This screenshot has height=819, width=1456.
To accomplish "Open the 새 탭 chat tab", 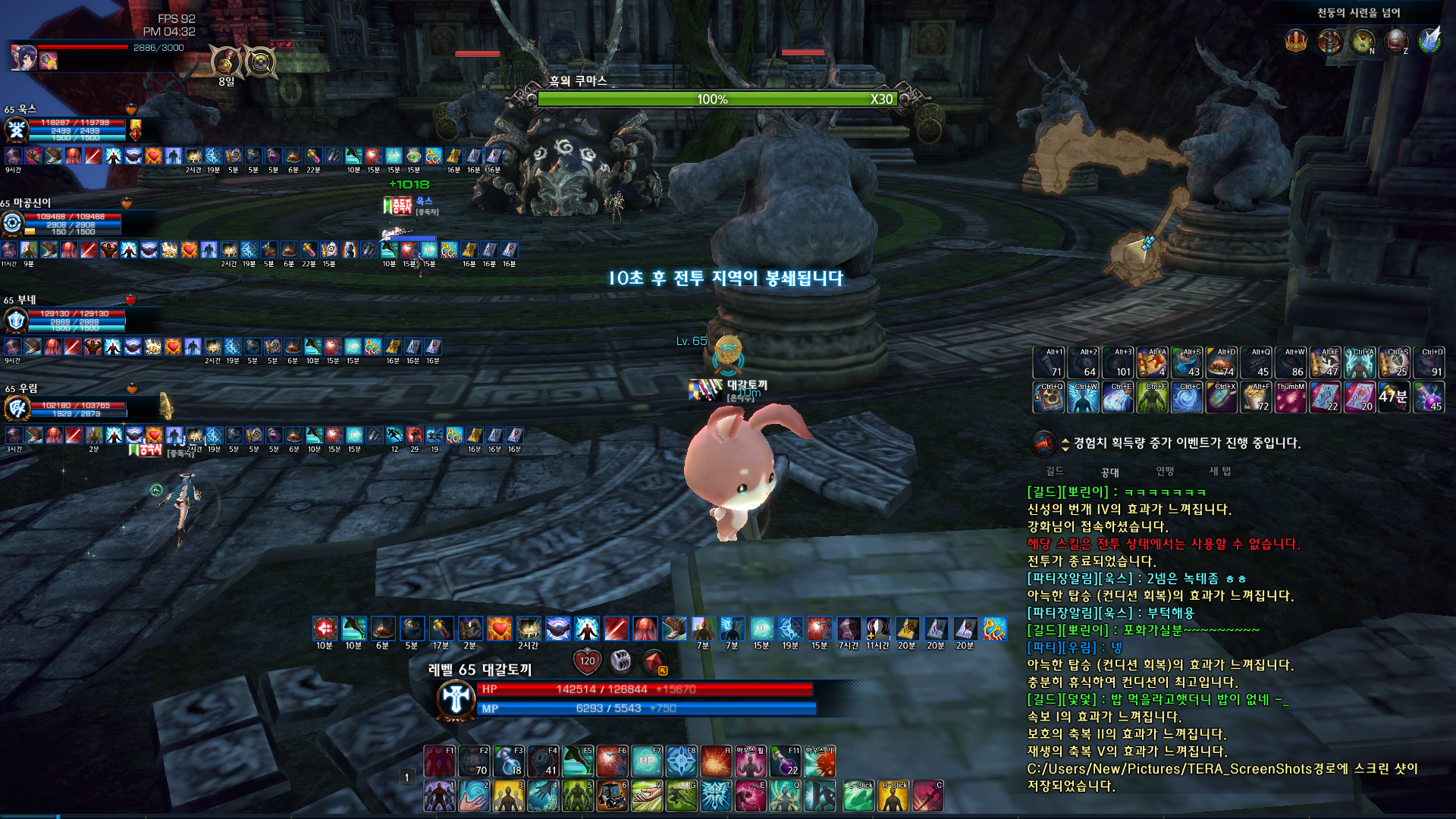I will tap(1219, 471).
